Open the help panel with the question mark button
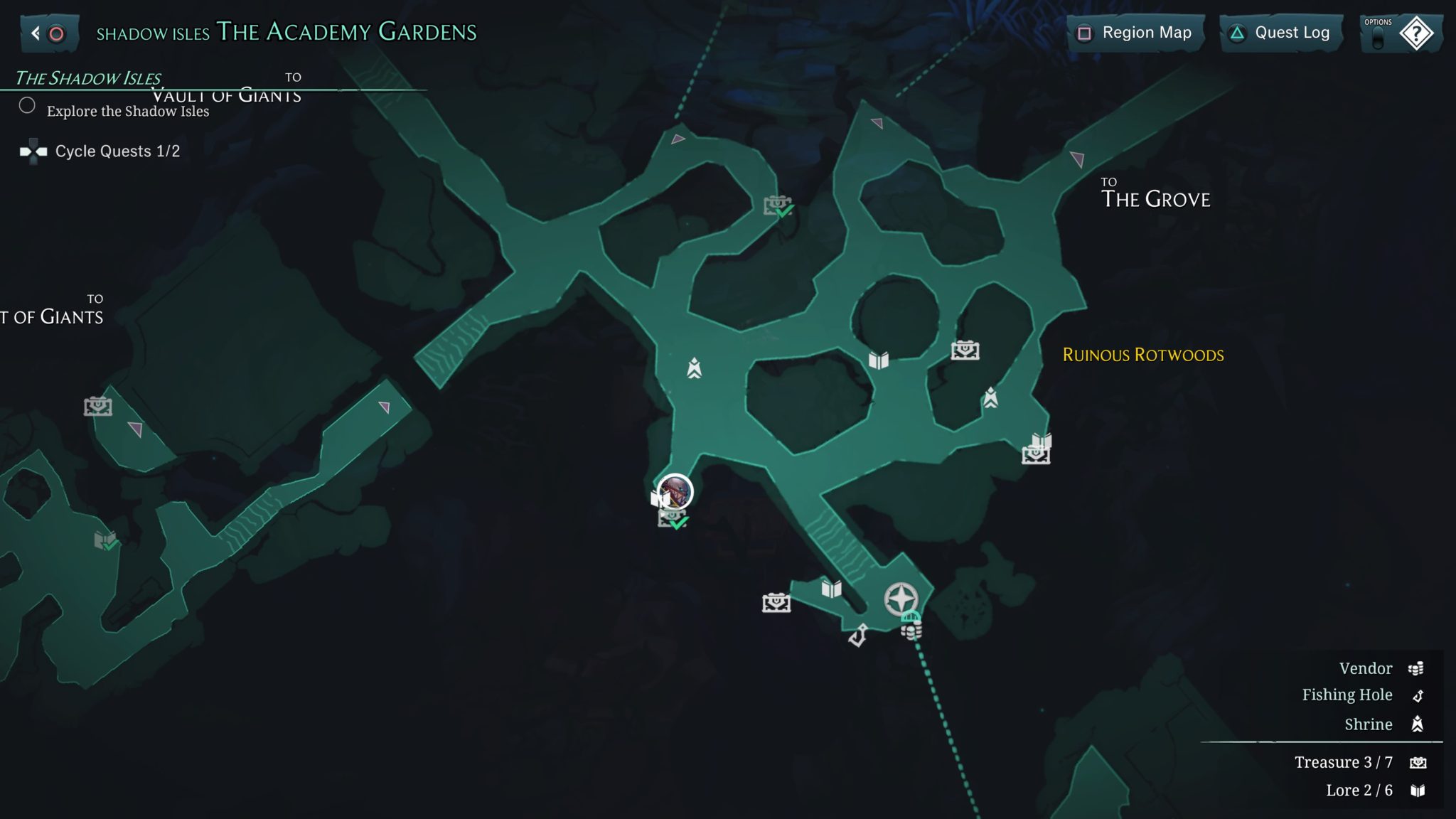1456x819 pixels. (1415, 32)
